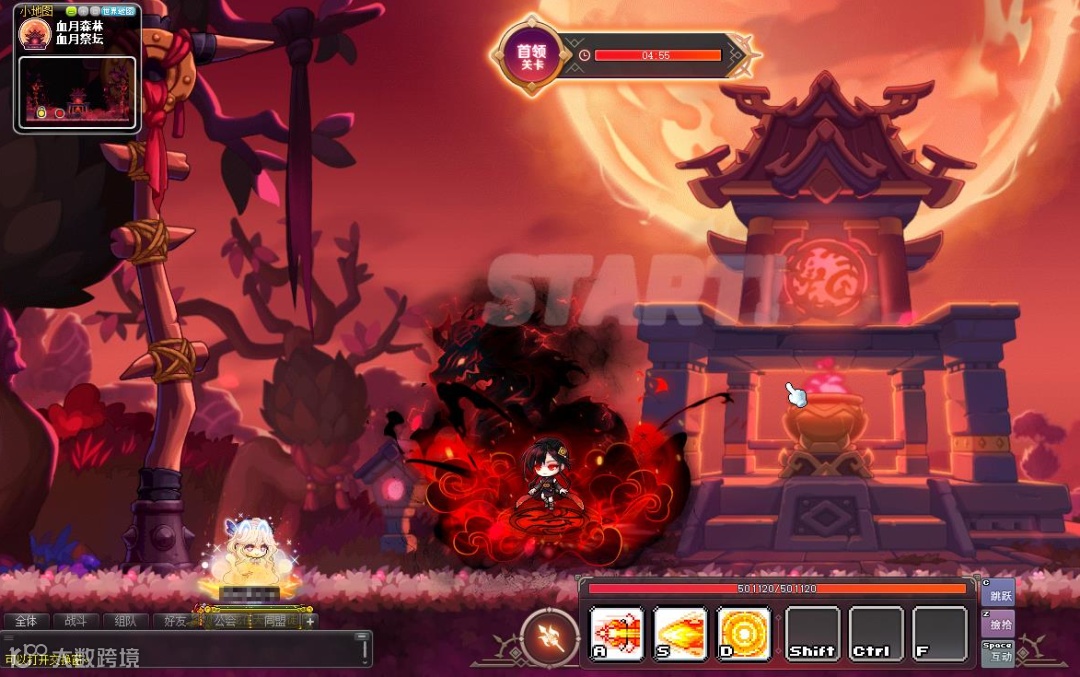
Task: Use the flame blast skill on S
Action: point(681,634)
